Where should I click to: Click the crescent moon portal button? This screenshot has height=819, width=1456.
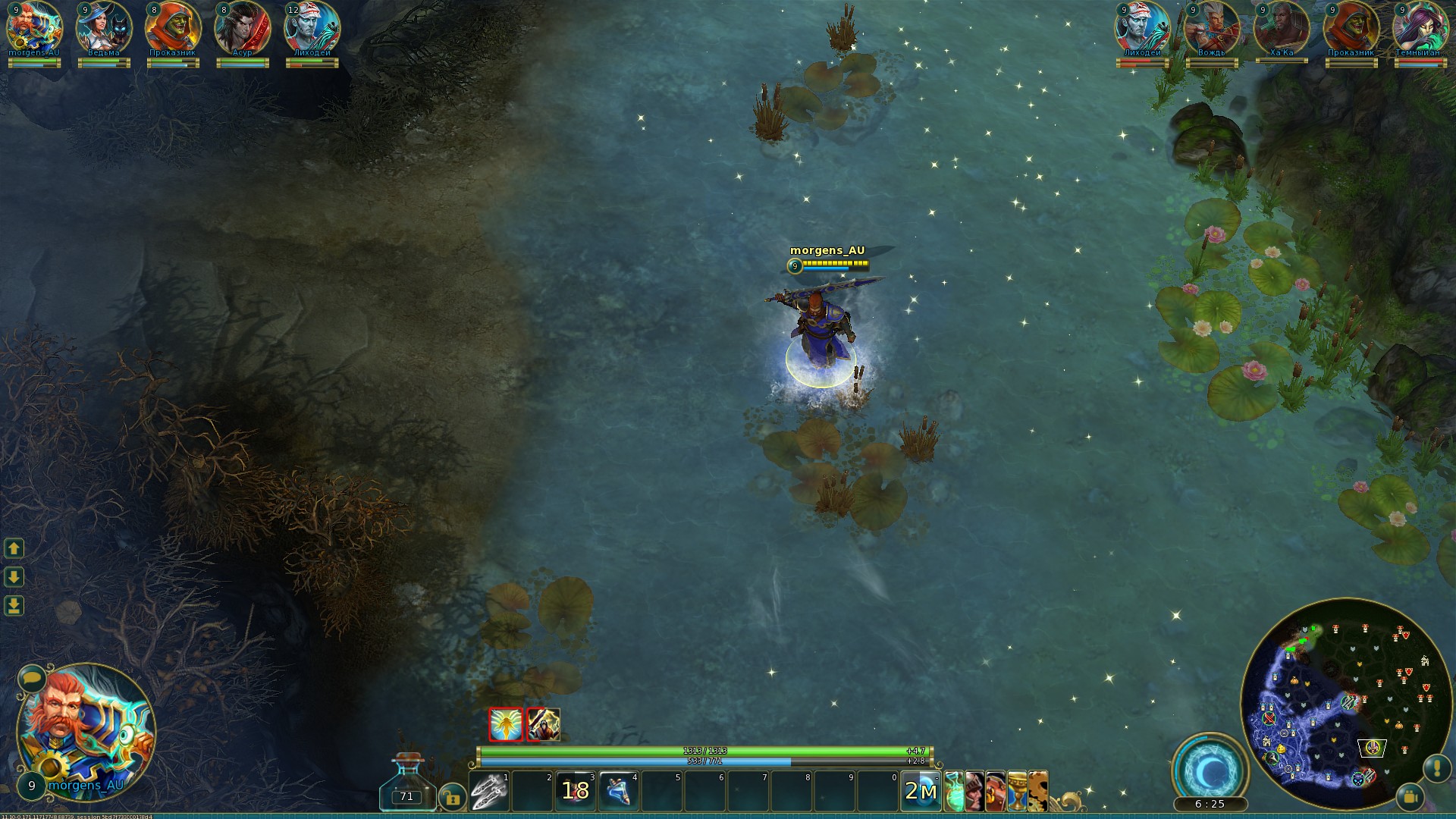tap(1210, 771)
